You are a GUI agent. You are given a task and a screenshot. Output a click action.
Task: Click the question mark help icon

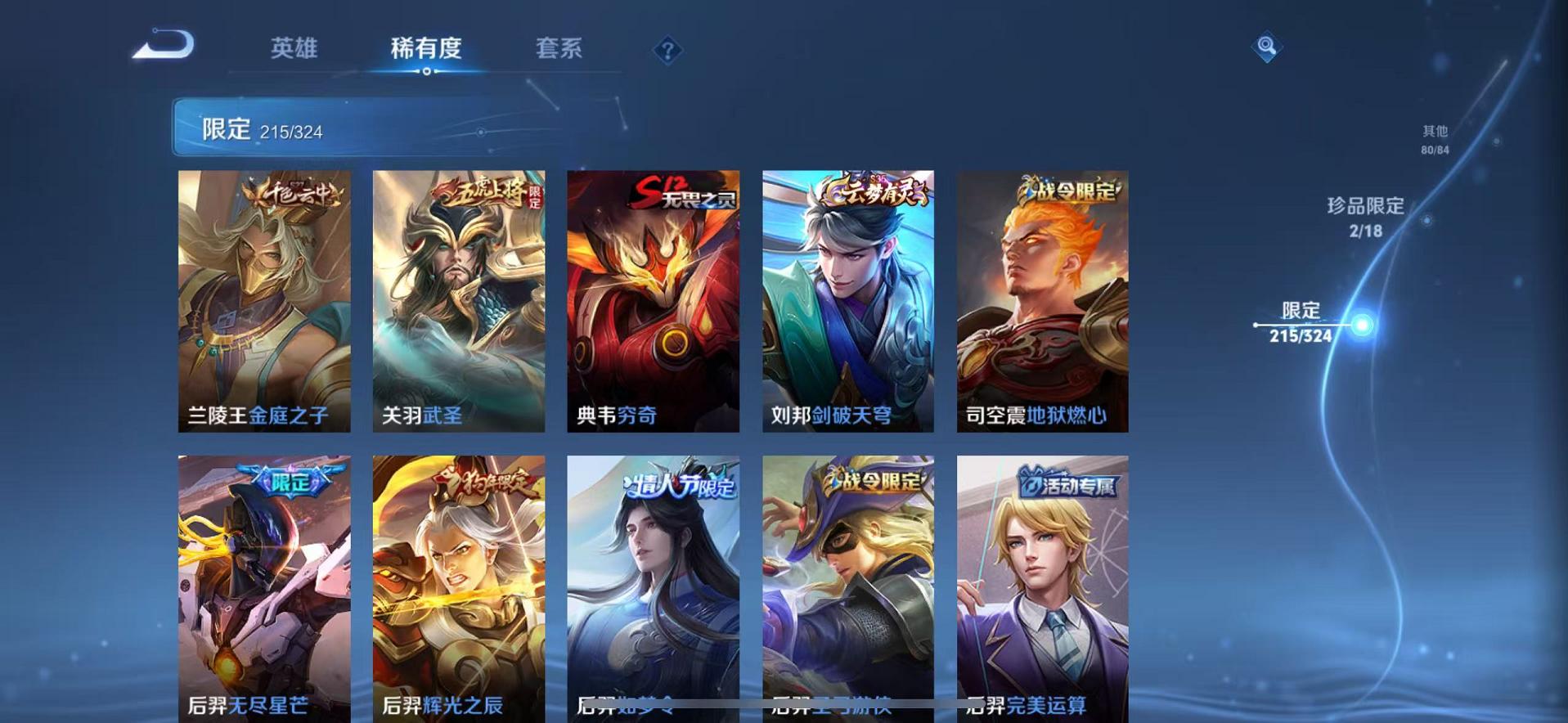[x=670, y=51]
